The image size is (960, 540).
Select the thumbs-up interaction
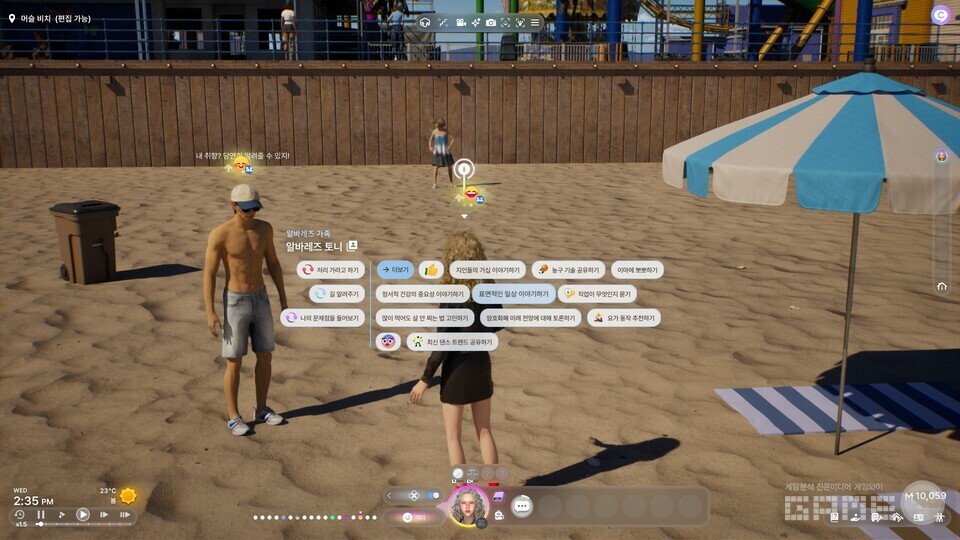[x=431, y=270]
